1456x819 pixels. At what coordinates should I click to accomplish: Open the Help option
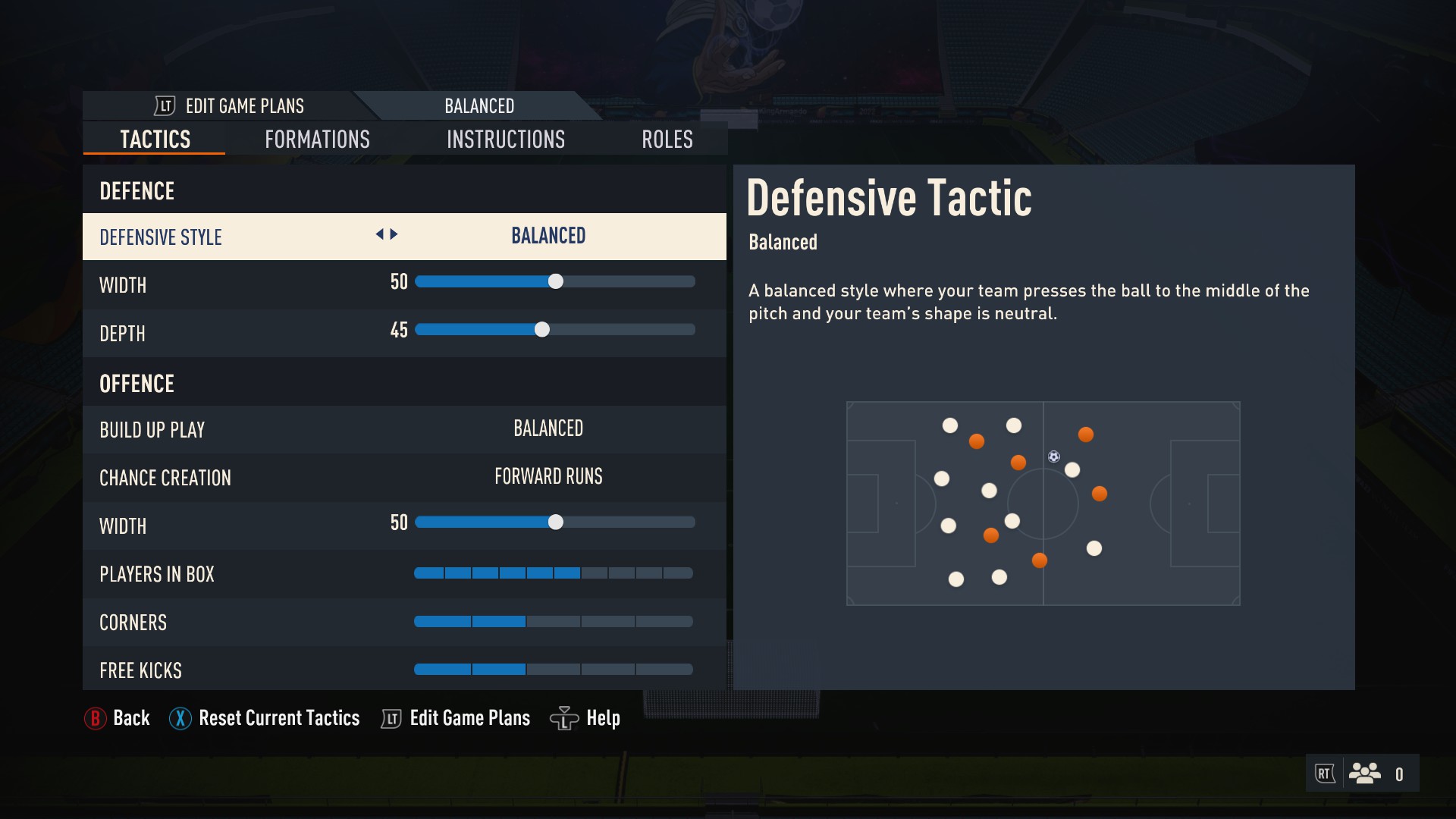tap(585, 718)
